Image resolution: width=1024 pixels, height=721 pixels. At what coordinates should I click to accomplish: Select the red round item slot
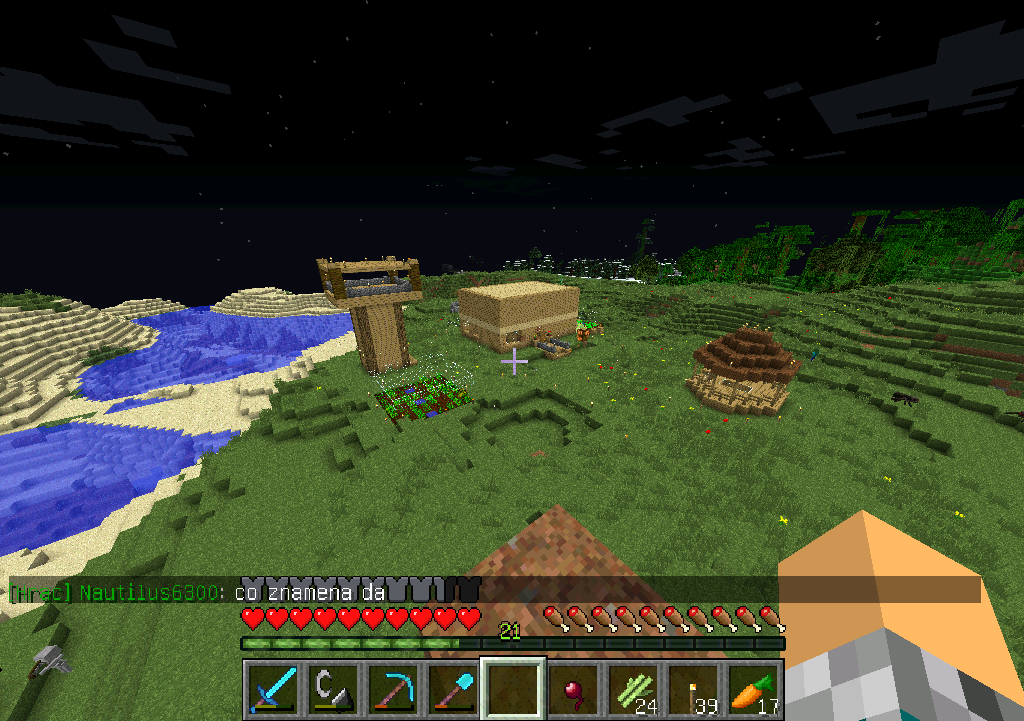573,689
